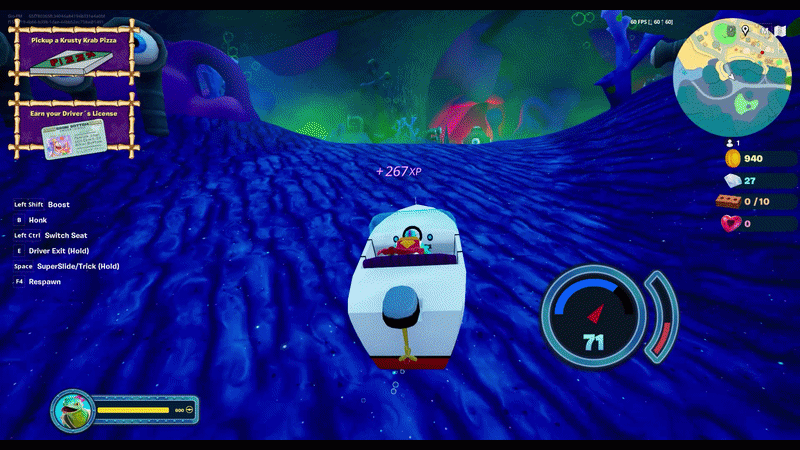Click the brick collectible icon
Viewport: 800px width, 450px height.
click(x=732, y=202)
